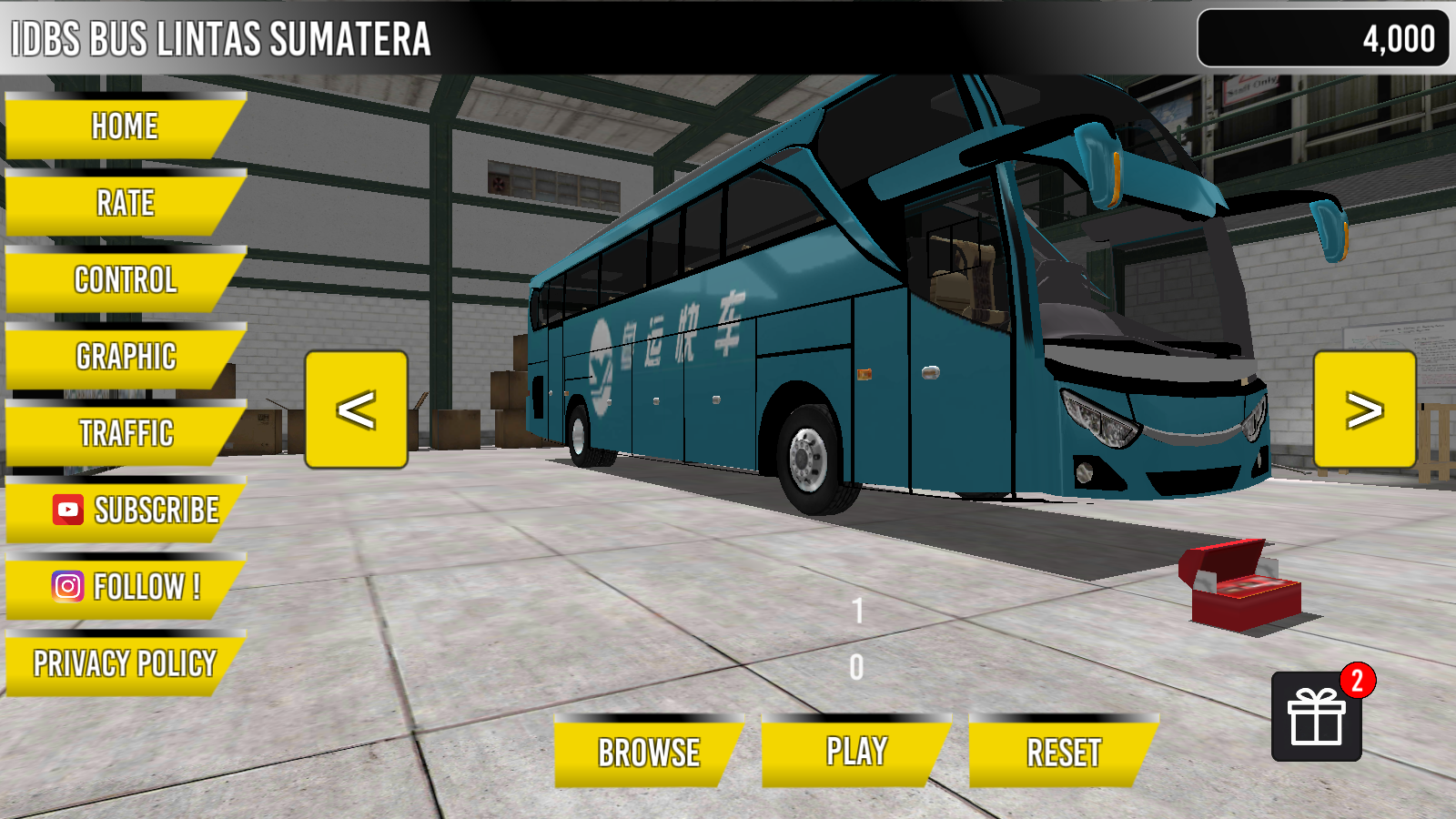Open the PRIVACY POLICY page
The image size is (1456, 819).
124,663
